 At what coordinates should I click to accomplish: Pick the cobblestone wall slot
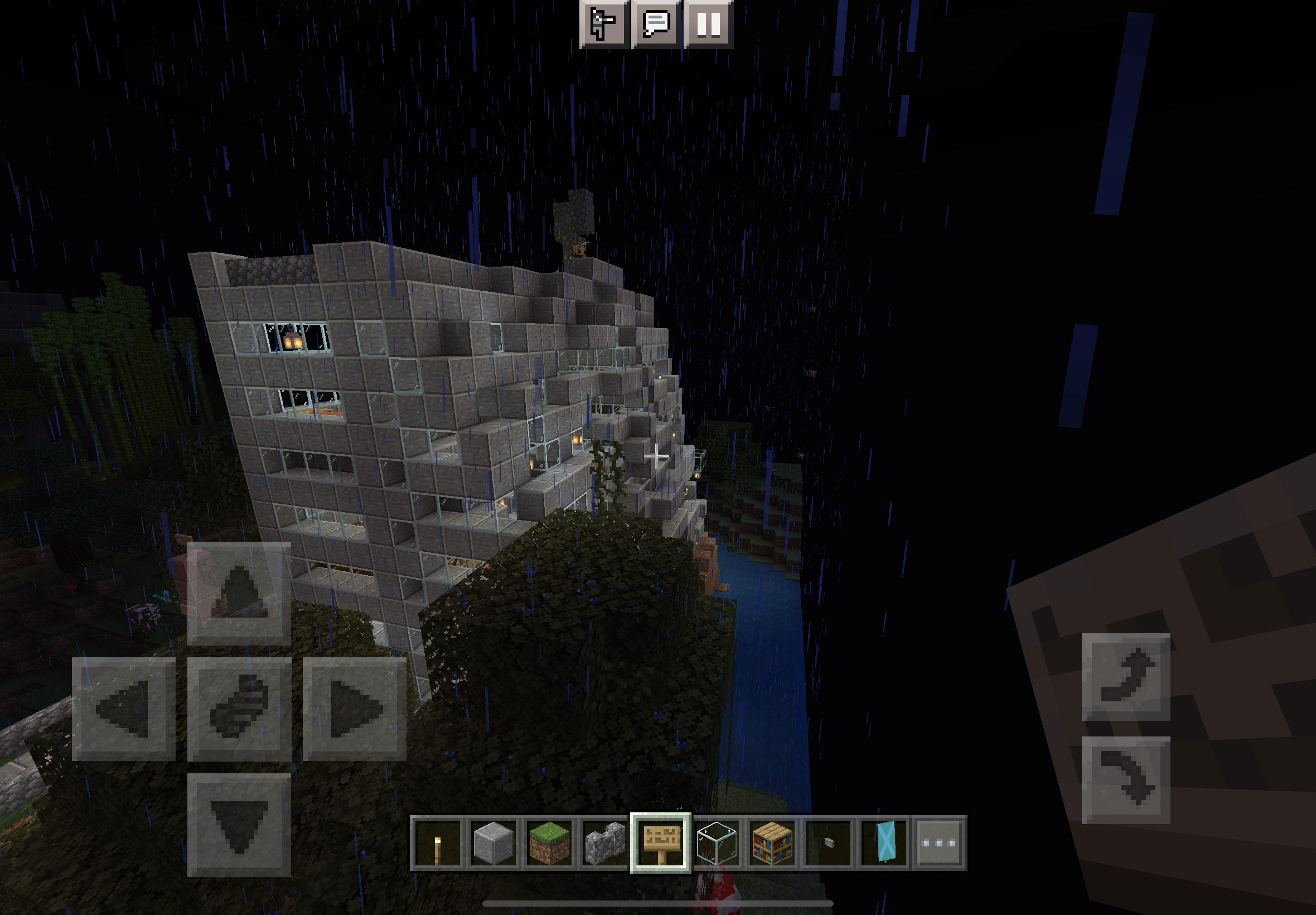tap(604, 843)
